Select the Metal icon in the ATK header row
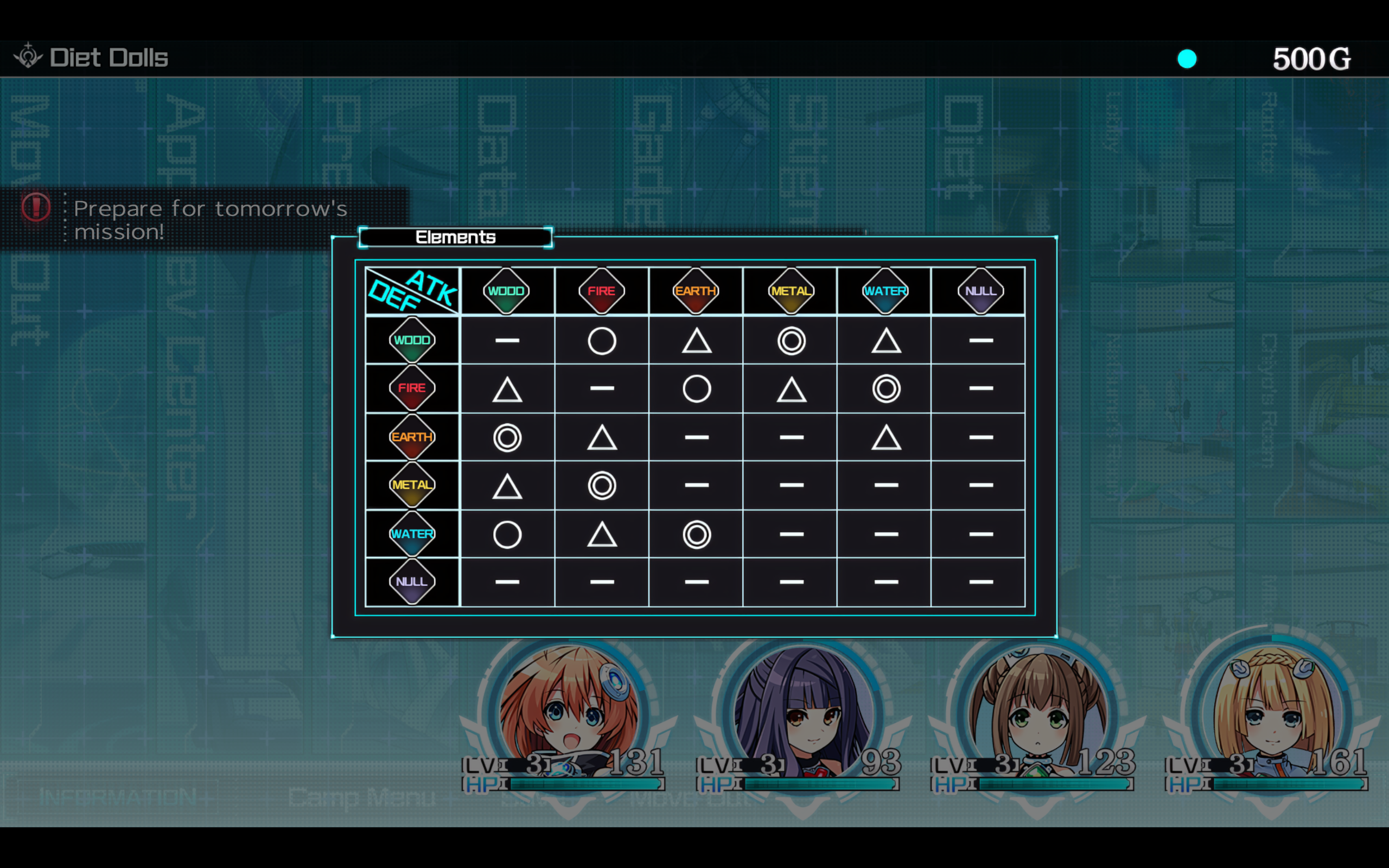Image resolution: width=1389 pixels, height=868 pixels. [791, 291]
